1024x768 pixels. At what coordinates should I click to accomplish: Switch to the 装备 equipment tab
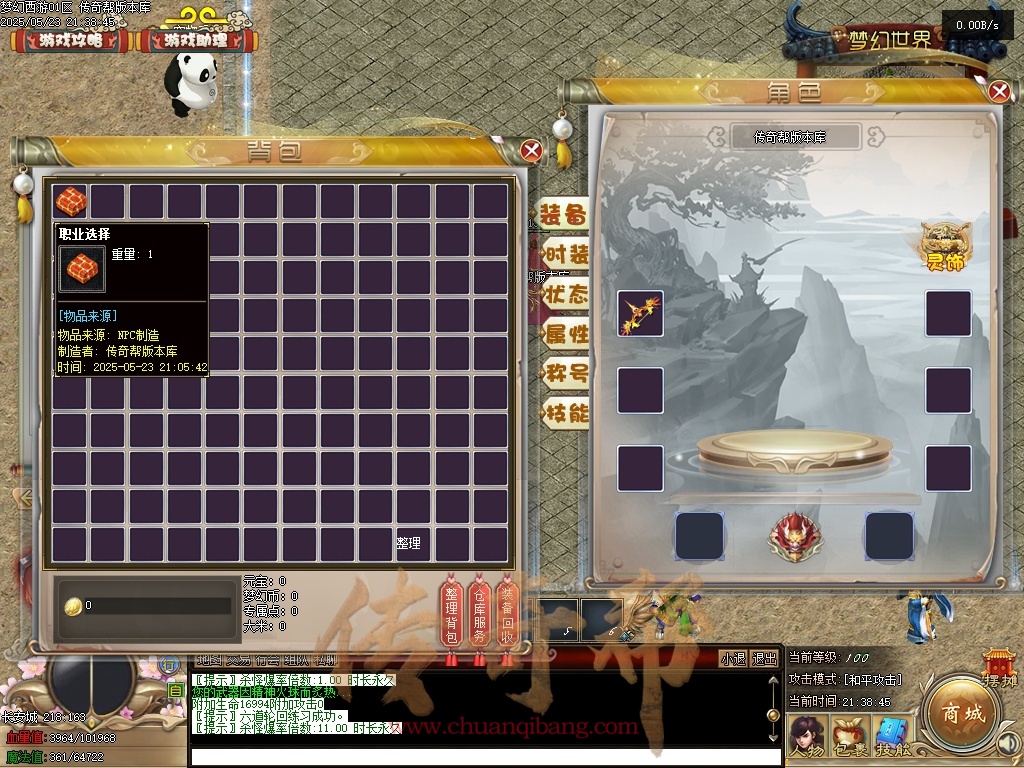point(564,215)
